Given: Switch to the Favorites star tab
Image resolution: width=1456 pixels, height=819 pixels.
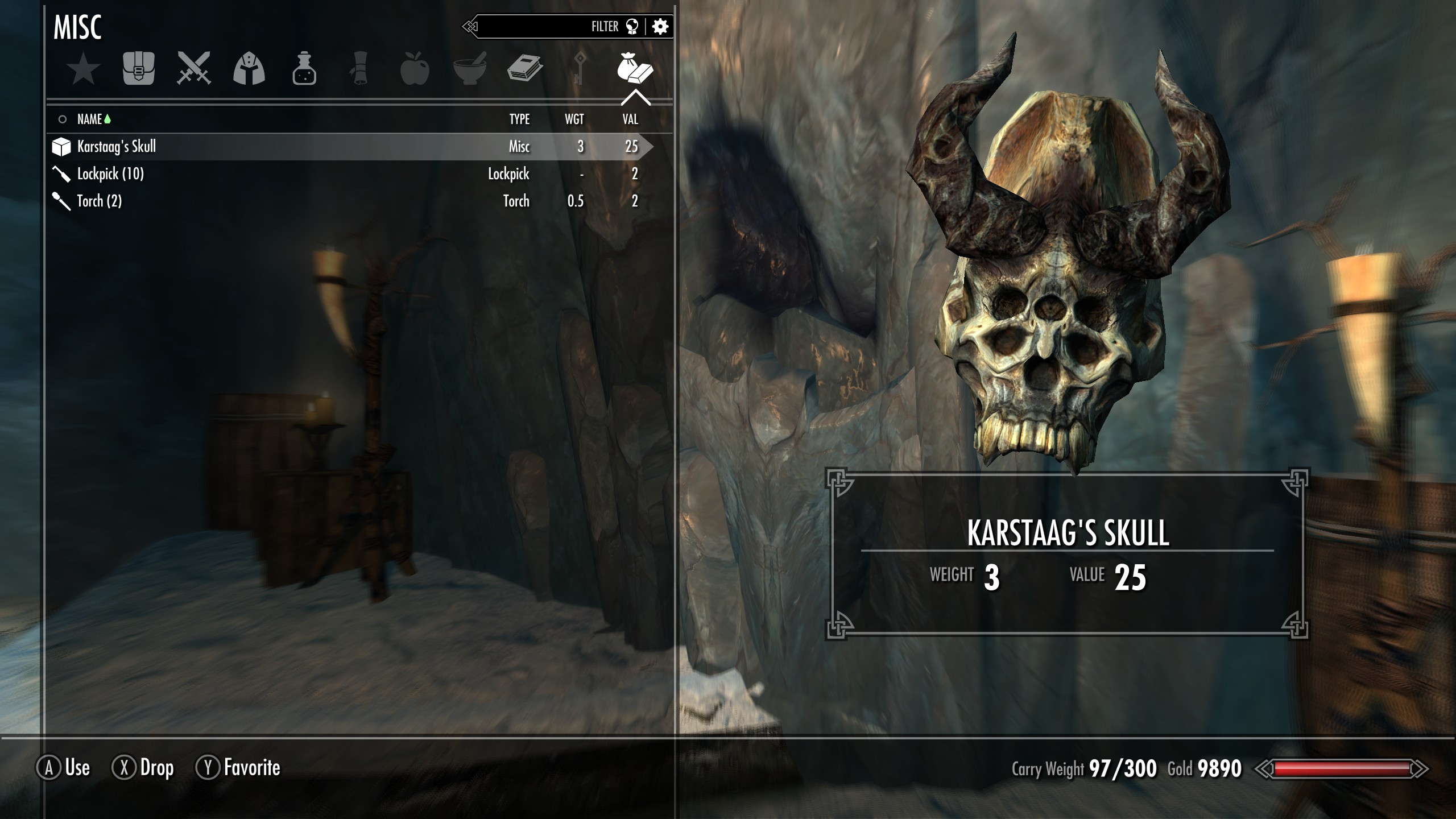Looking at the screenshot, I should click(84, 69).
